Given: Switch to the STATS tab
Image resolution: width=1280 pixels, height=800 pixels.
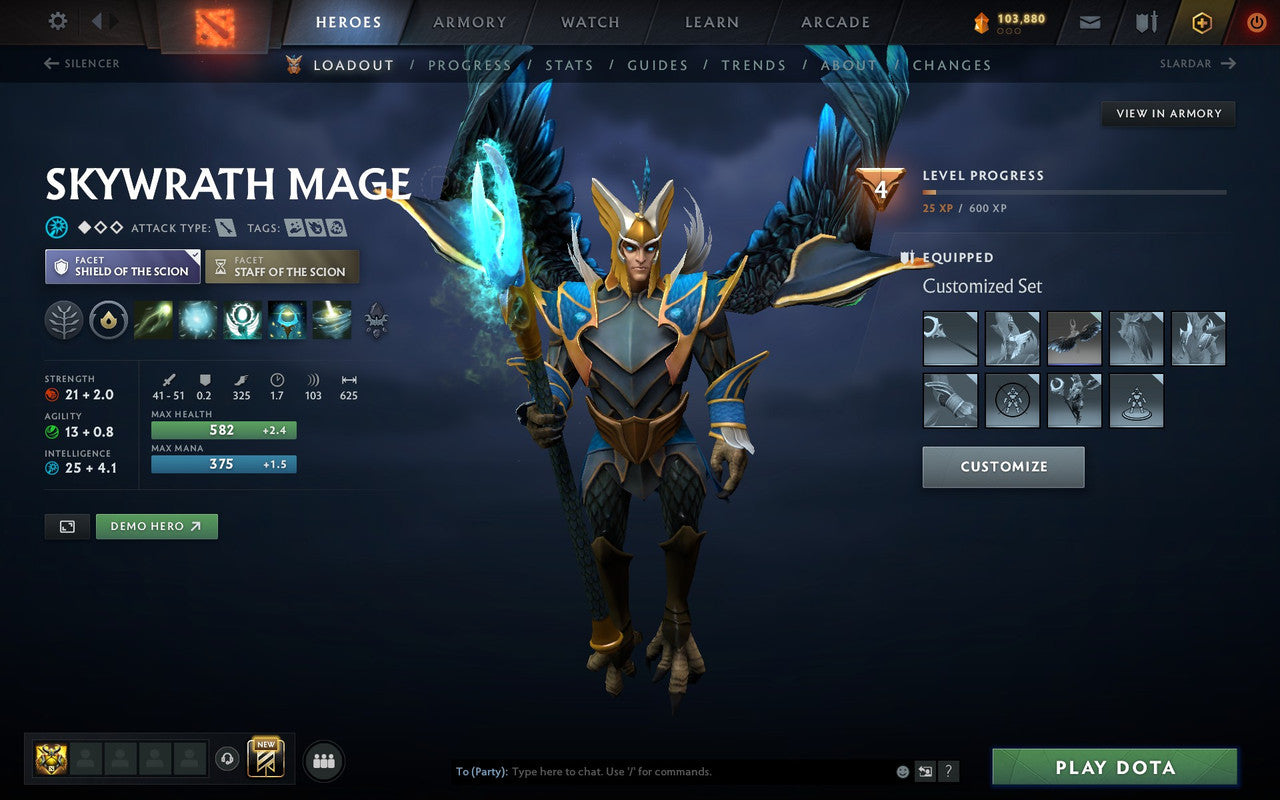Looking at the screenshot, I should [x=568, y=64].
